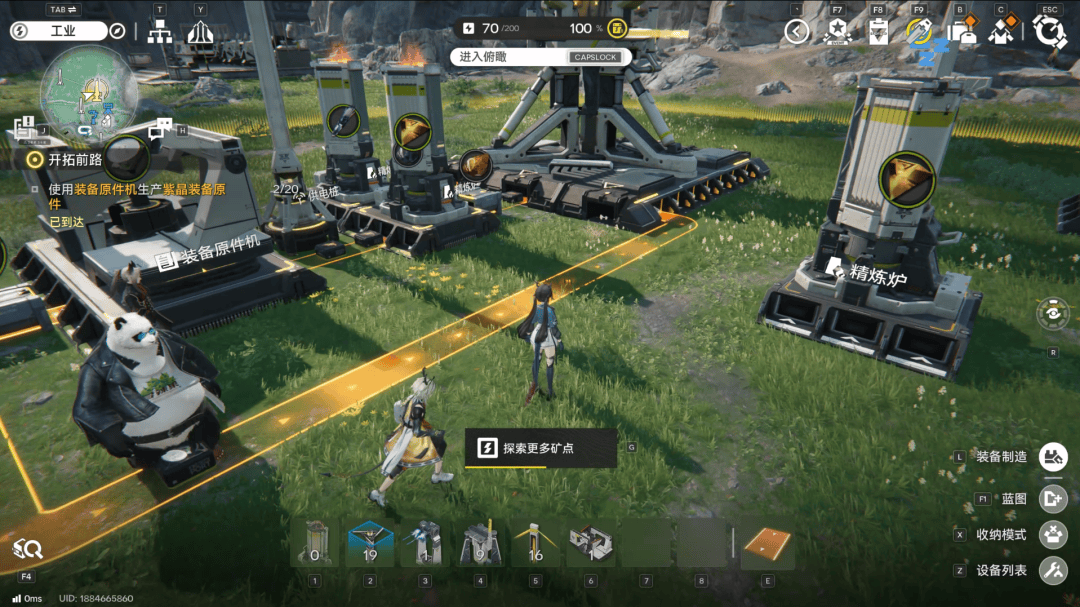Select the 开拓前路 quest tracker
Screen dimensions: 1080x607
click(68, 159)
